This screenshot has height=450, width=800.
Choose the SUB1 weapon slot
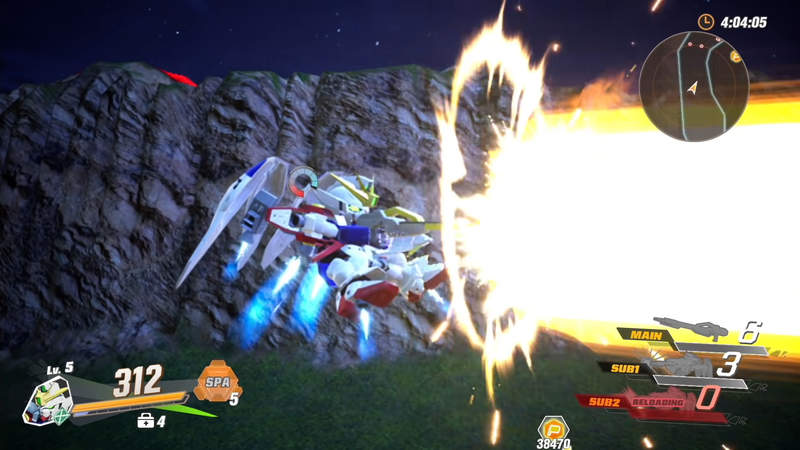pyautogui.click(x=680, y=367)
